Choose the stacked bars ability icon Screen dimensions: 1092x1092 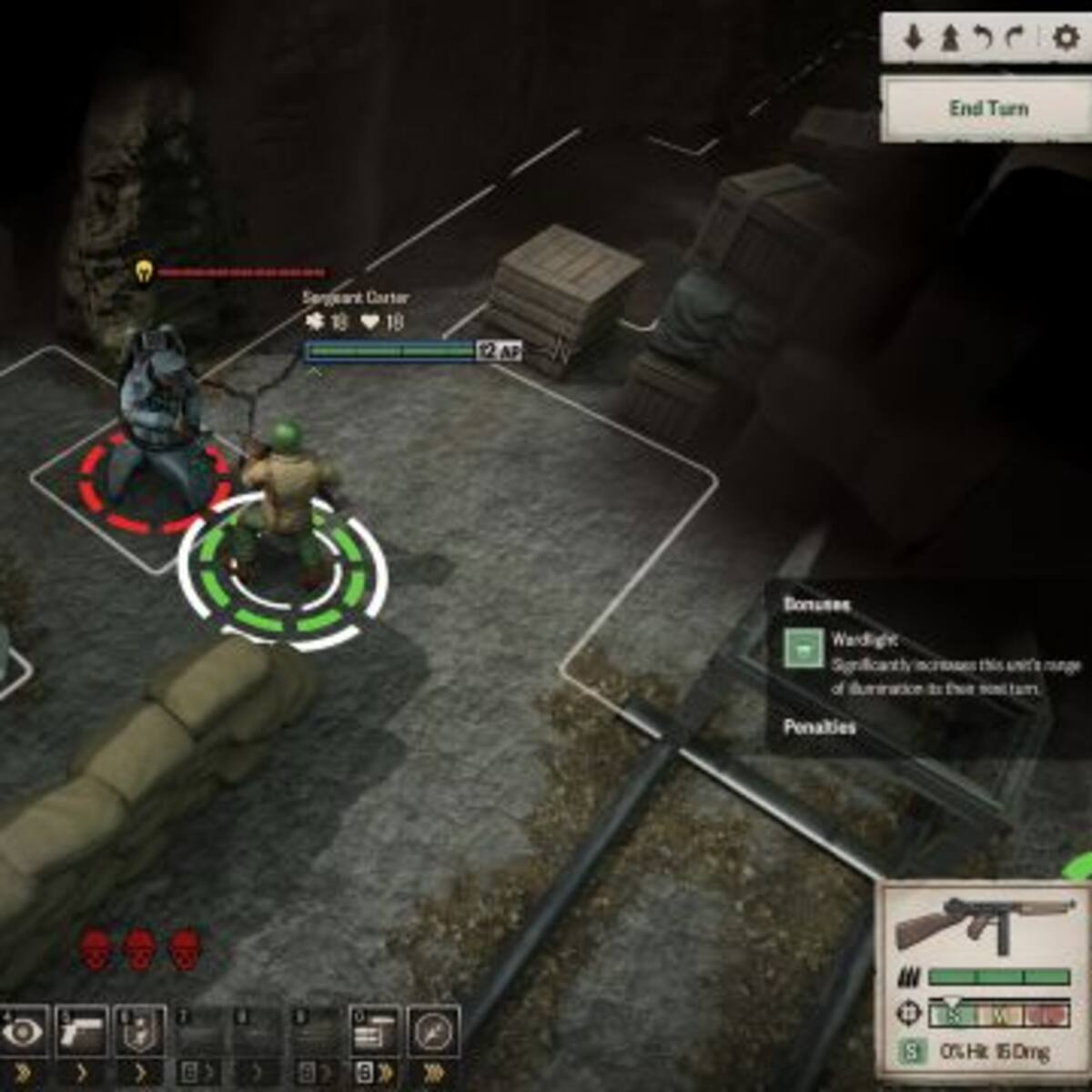point(374,1033)
